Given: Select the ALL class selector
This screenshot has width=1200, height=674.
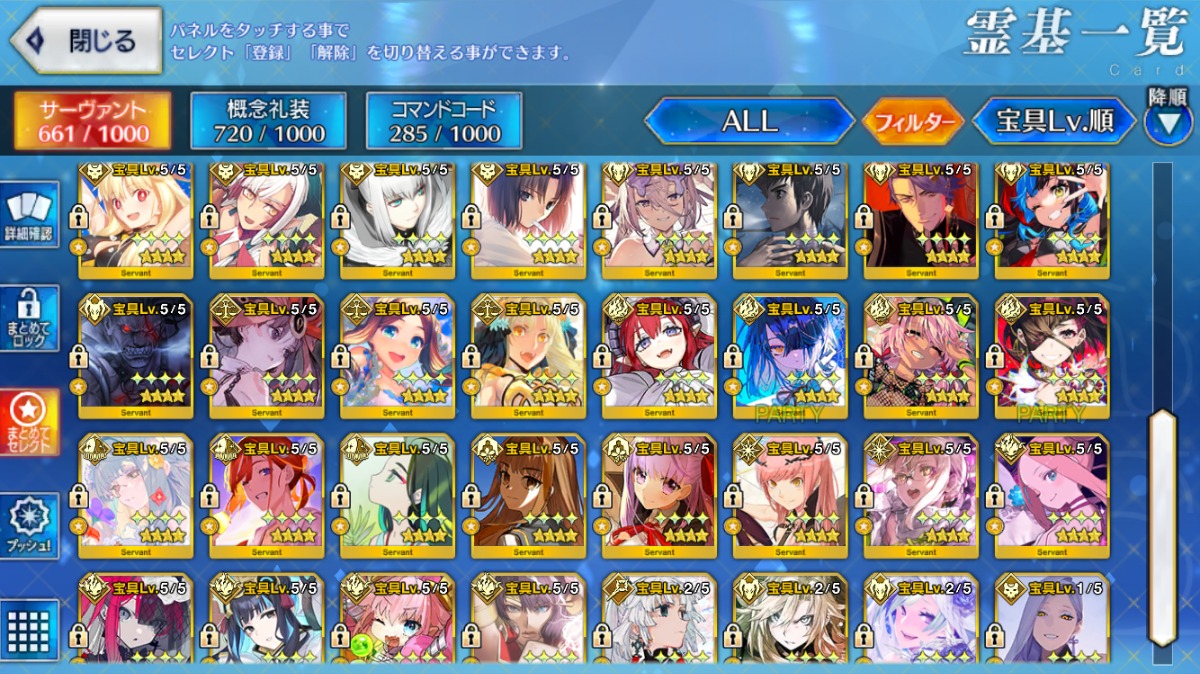Looking at the screenshot, I should coord(749,121).
